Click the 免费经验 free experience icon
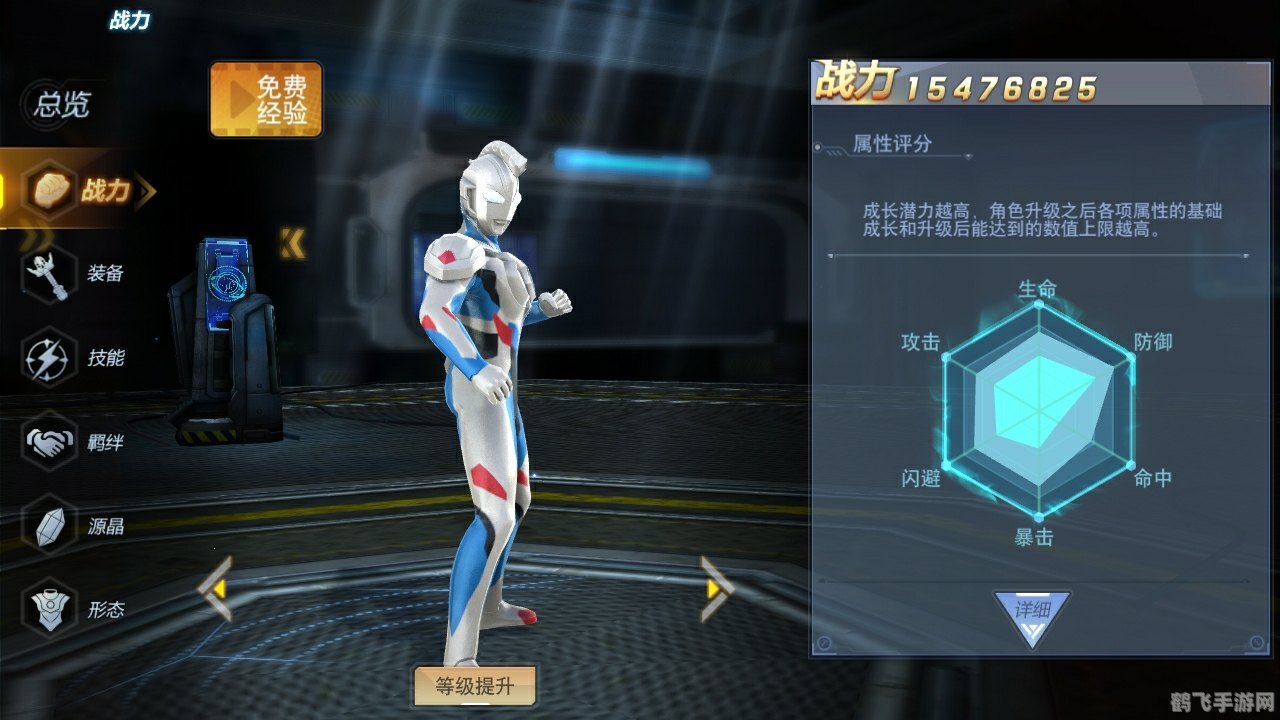Image resolution: width=1280 pixels, height=720 pixels. (x=265, y=100)
